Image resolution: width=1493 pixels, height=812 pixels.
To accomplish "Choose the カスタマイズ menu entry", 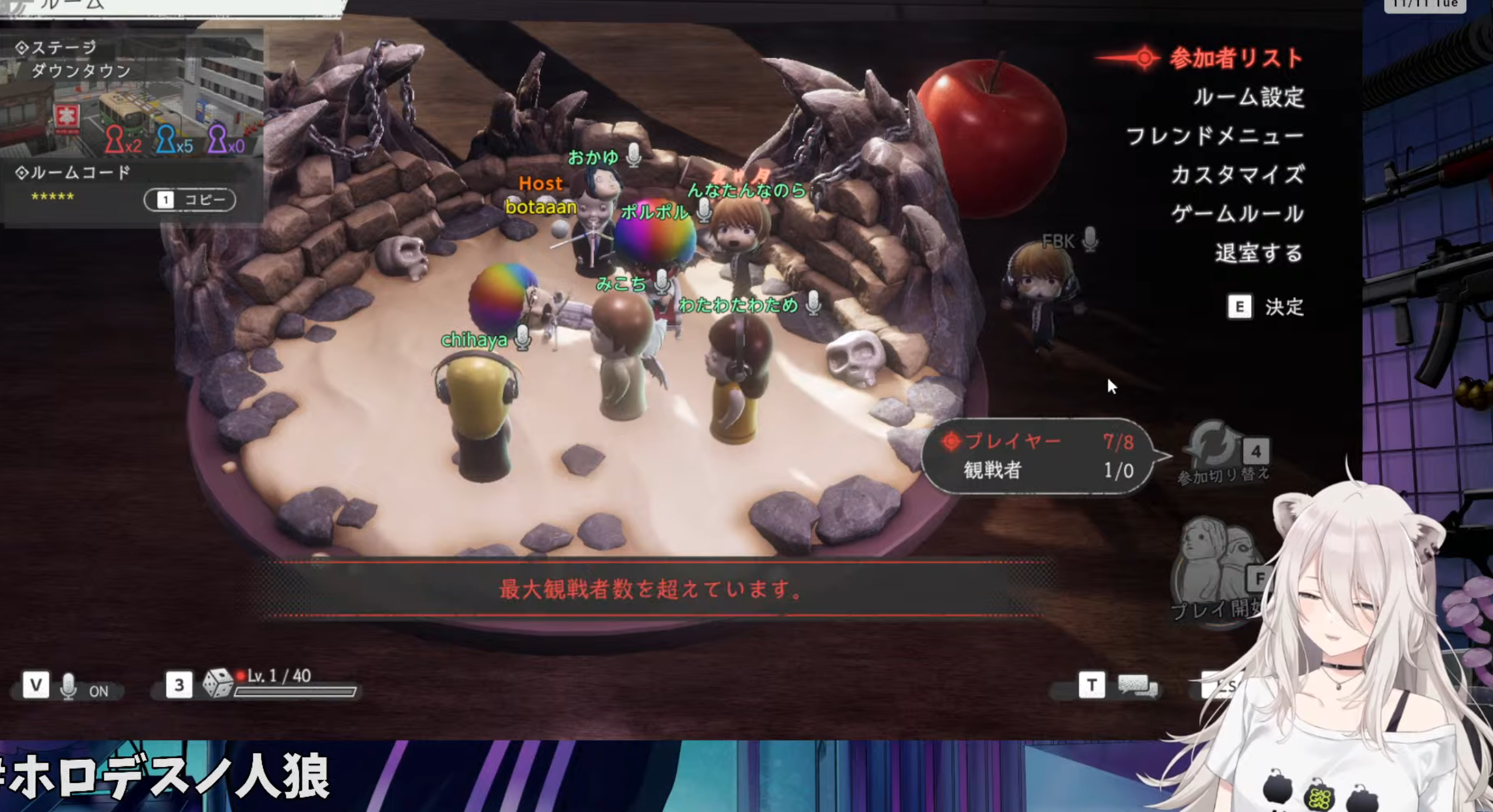I will point(1237,175).
